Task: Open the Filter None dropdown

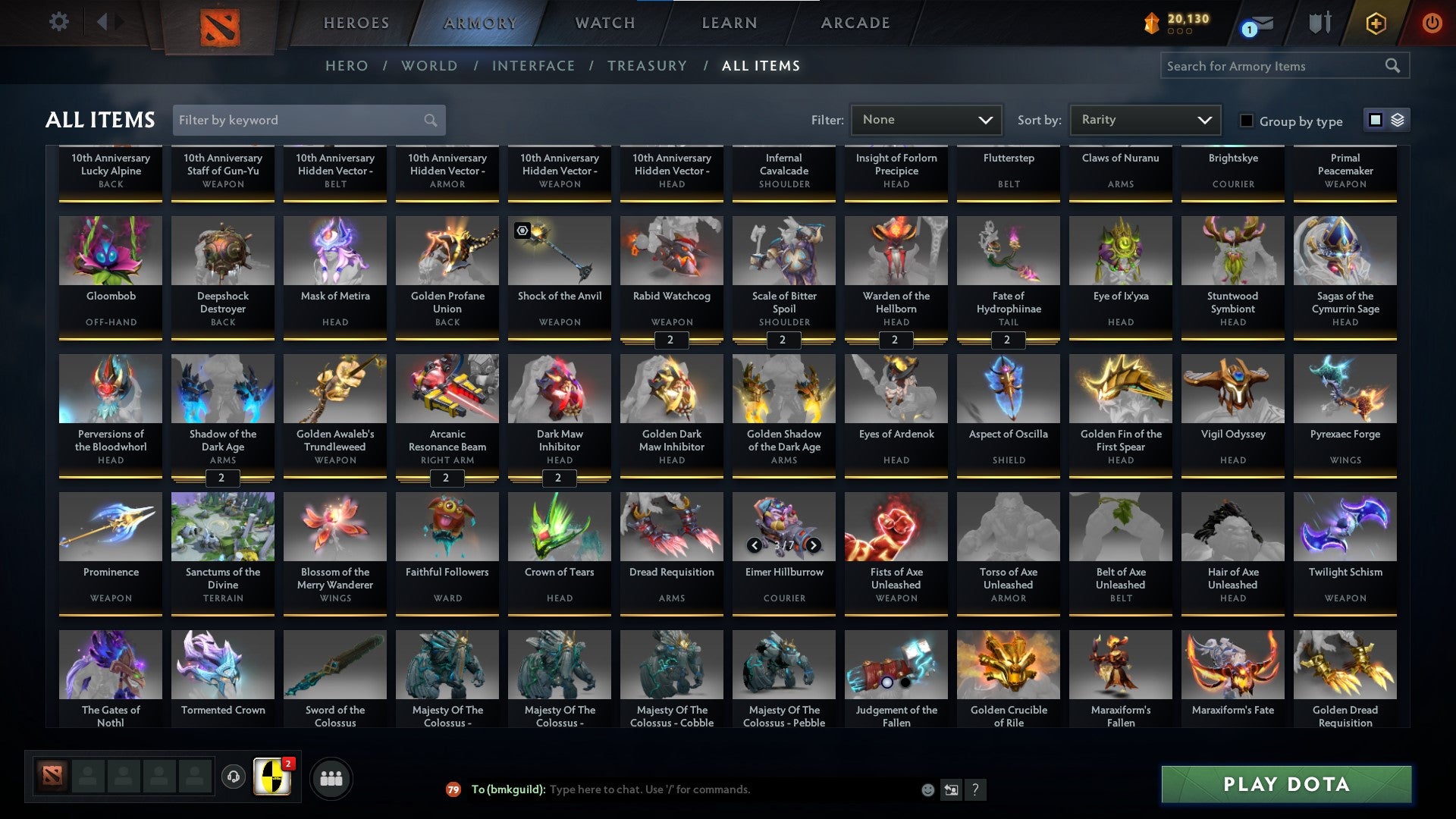Action: pyautogui.click(x=926, y=119)
